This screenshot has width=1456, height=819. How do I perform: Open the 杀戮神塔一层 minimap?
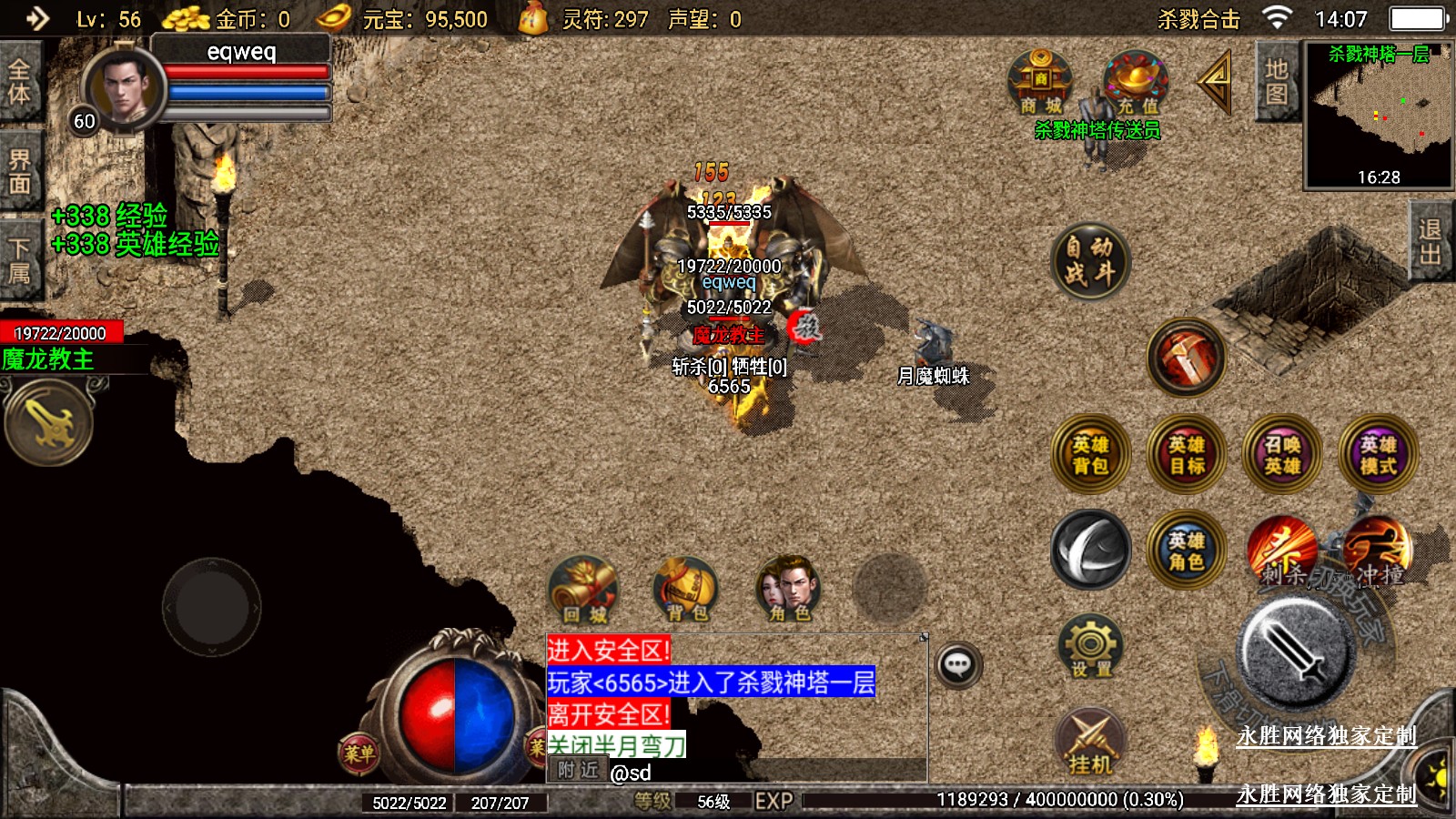click(1379, 114)
